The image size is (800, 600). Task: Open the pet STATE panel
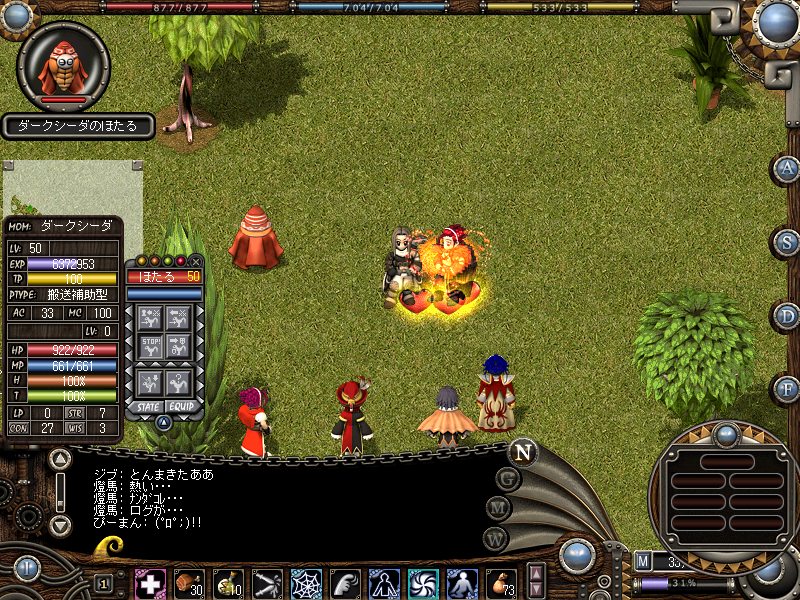pos(149,407)
